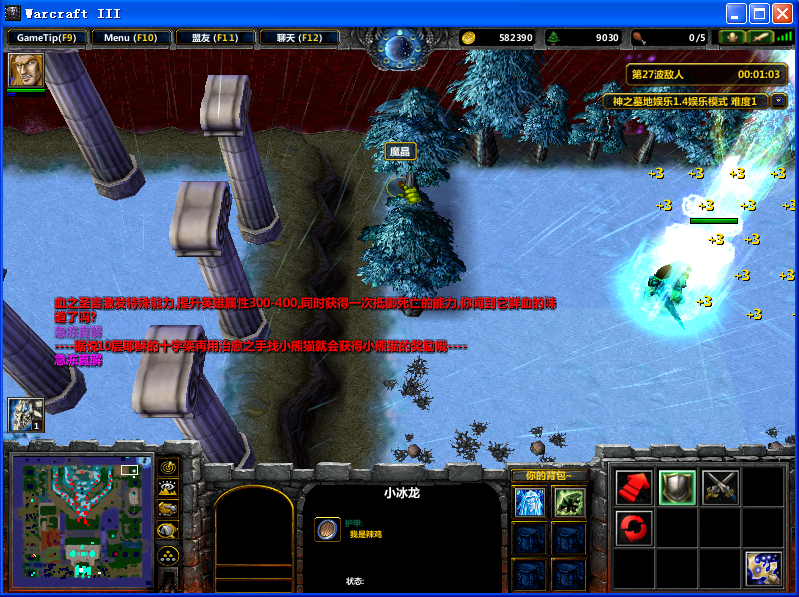Collapse the multiboard with its arrow button
The image size is (799, 597).
[x=778, y=101]
